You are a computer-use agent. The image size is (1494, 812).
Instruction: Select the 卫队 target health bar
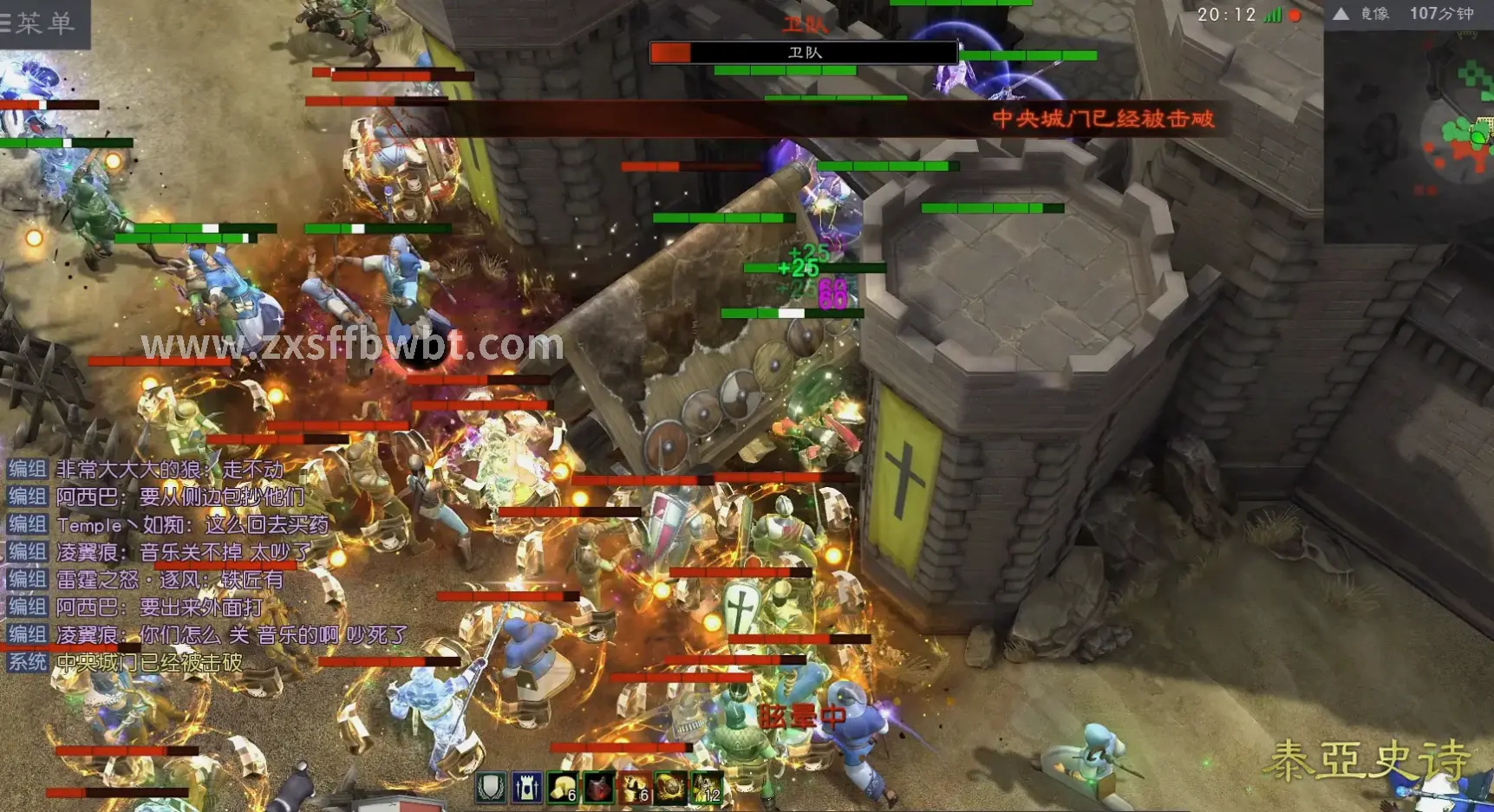pyautogui.click(x=804, y=53)
